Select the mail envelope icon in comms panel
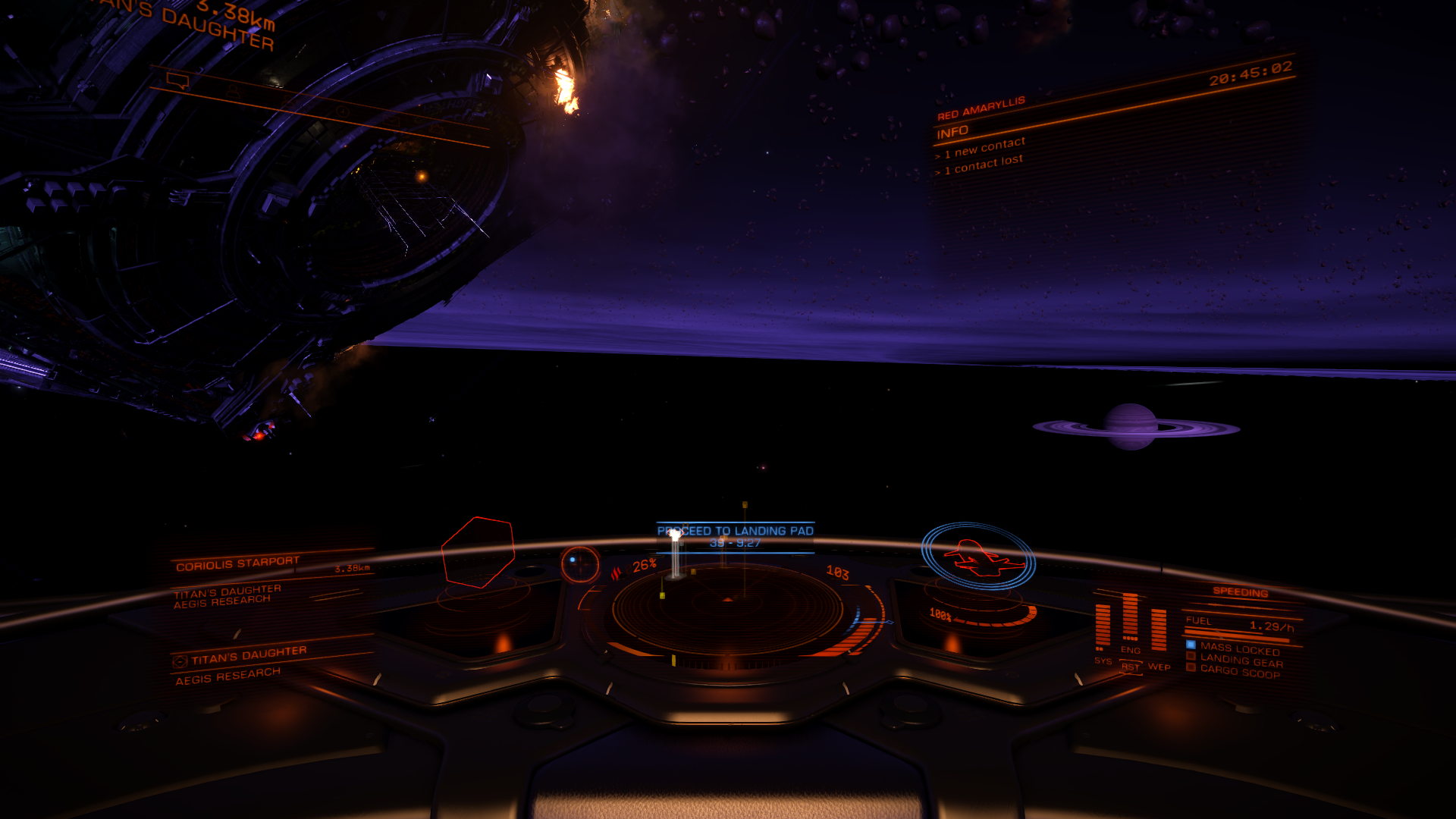Image resolution: width=1456 pixels, height=819 pixels. [392, 120]
